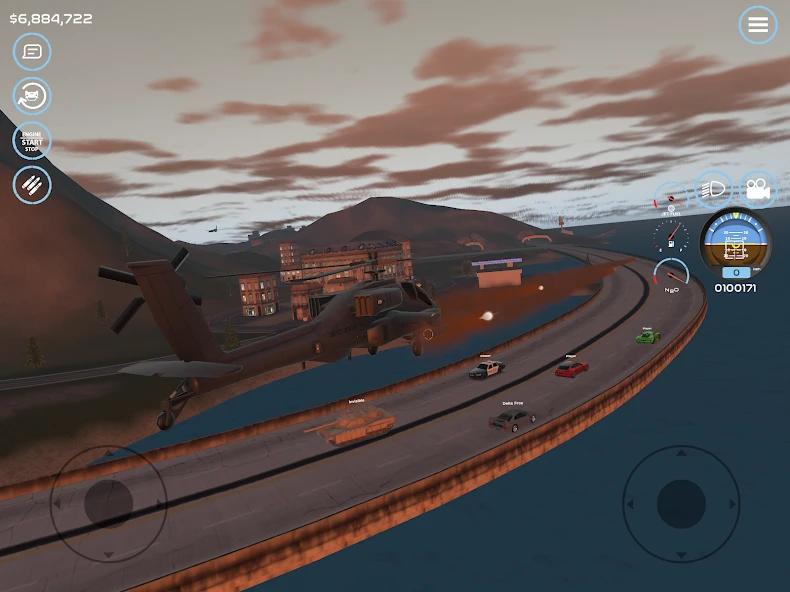The height and width of the screenshot is (592, 790).
Task: Switch view with the camera icon
Action: point(758,188)
